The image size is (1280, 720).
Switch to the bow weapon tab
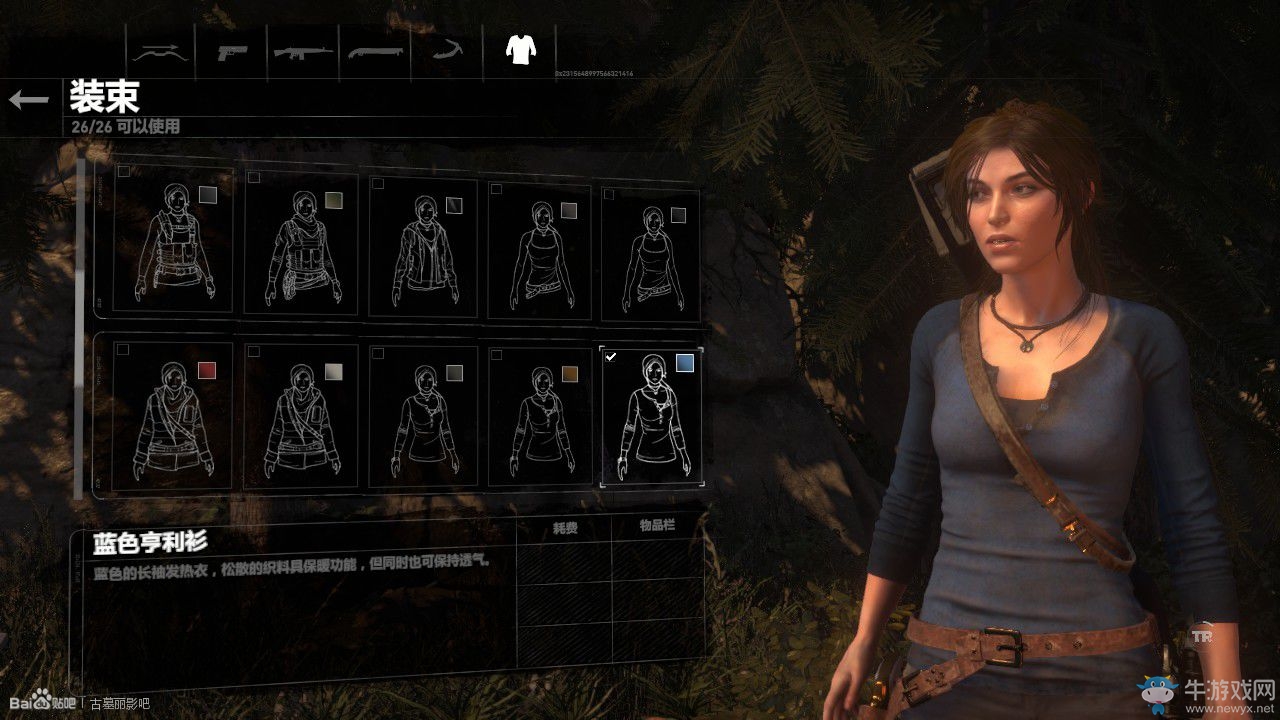click(161, 51)
